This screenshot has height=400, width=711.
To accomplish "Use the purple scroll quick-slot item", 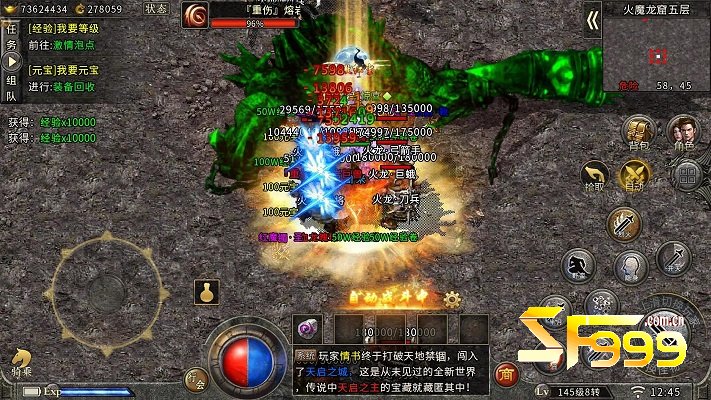I will coord(308,329).
